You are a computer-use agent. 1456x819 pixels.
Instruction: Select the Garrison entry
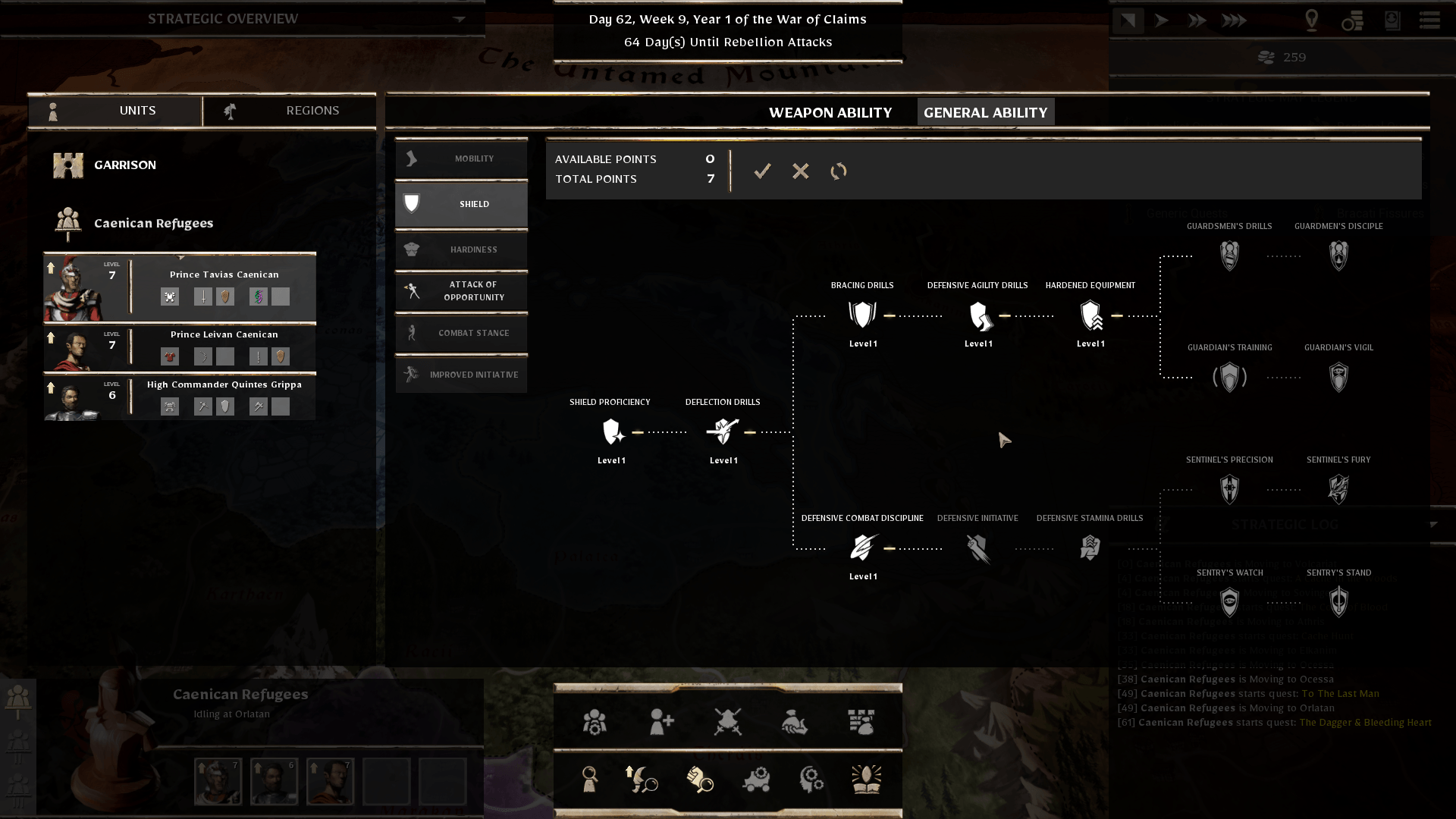tap(124, 165)
